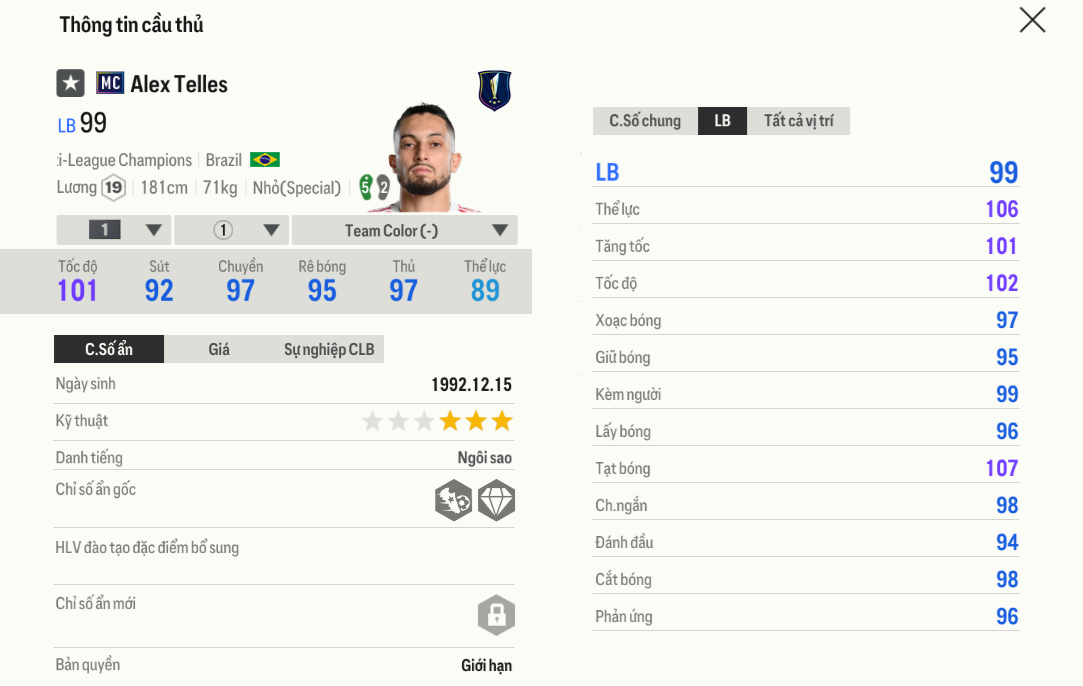Screen dimensions: 1083x686
Task: Open the circled-1 level dropdown
Action: tap(231, 230)
